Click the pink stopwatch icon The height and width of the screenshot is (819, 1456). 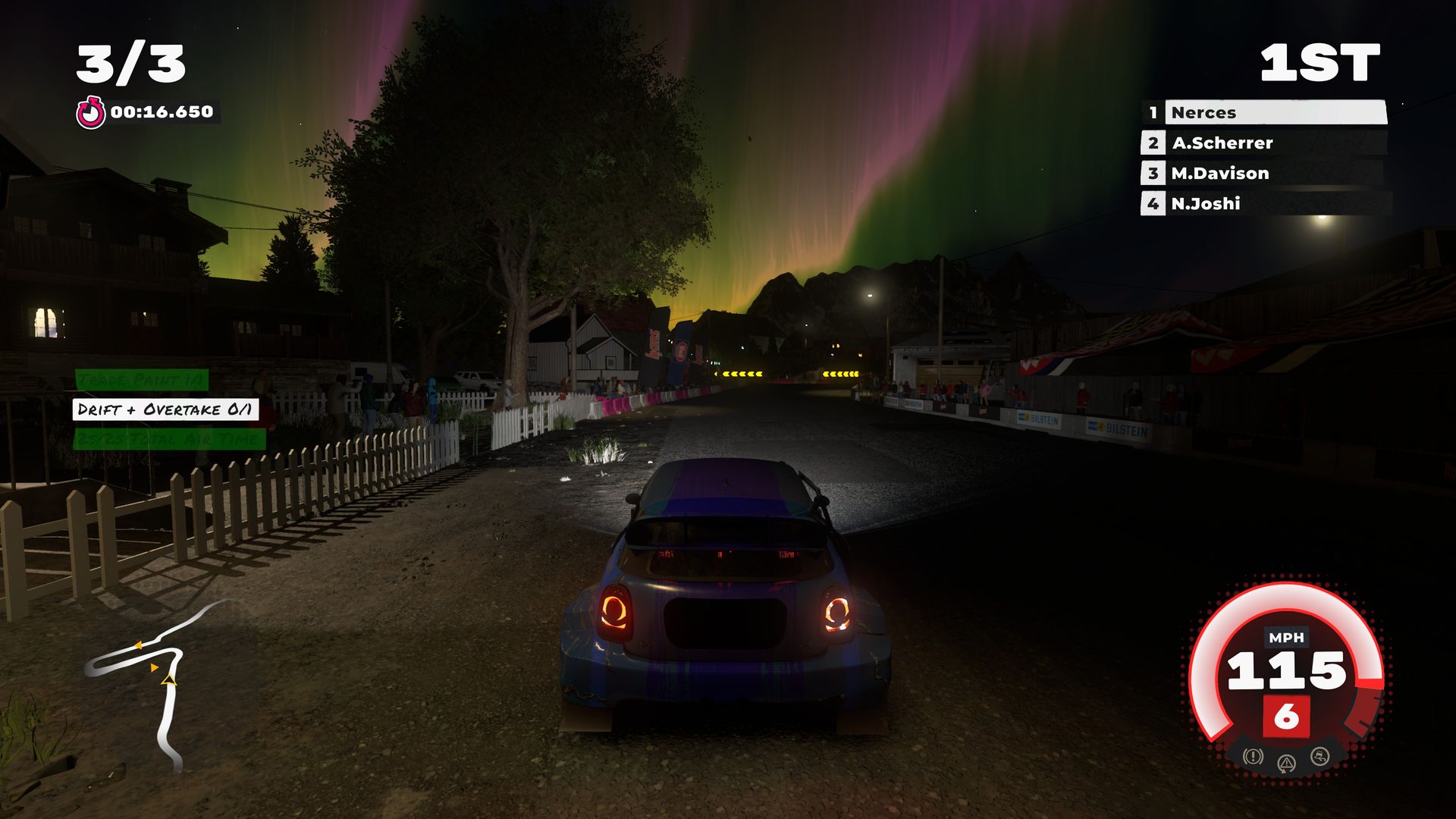tap(90, 113)
